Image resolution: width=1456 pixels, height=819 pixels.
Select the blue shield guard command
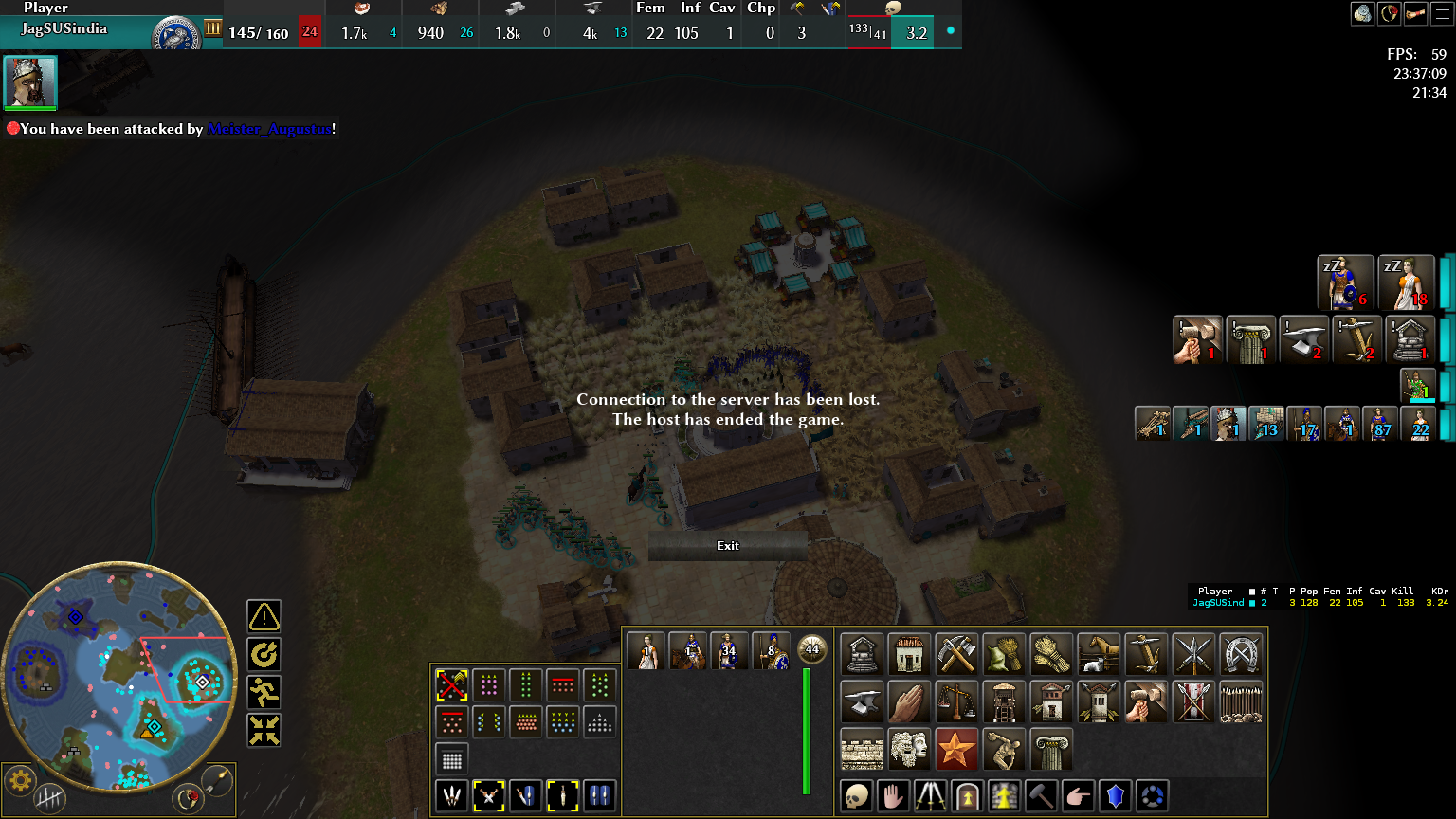[1116, 796]
